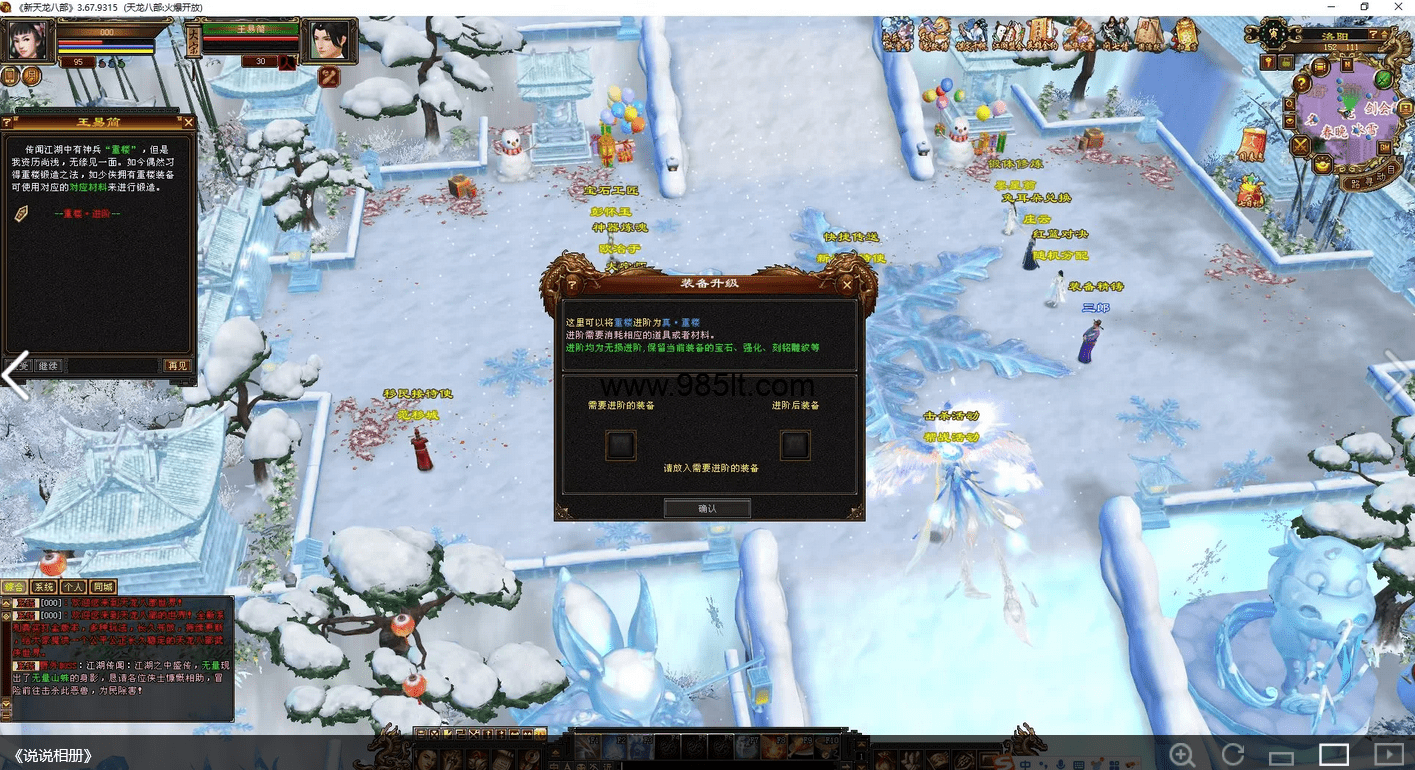Image resolution: width=1415 pixels, height=770 pixels.
Task: Select the 需要进阶的装备 input slot
Action: [x=621, y=445]
